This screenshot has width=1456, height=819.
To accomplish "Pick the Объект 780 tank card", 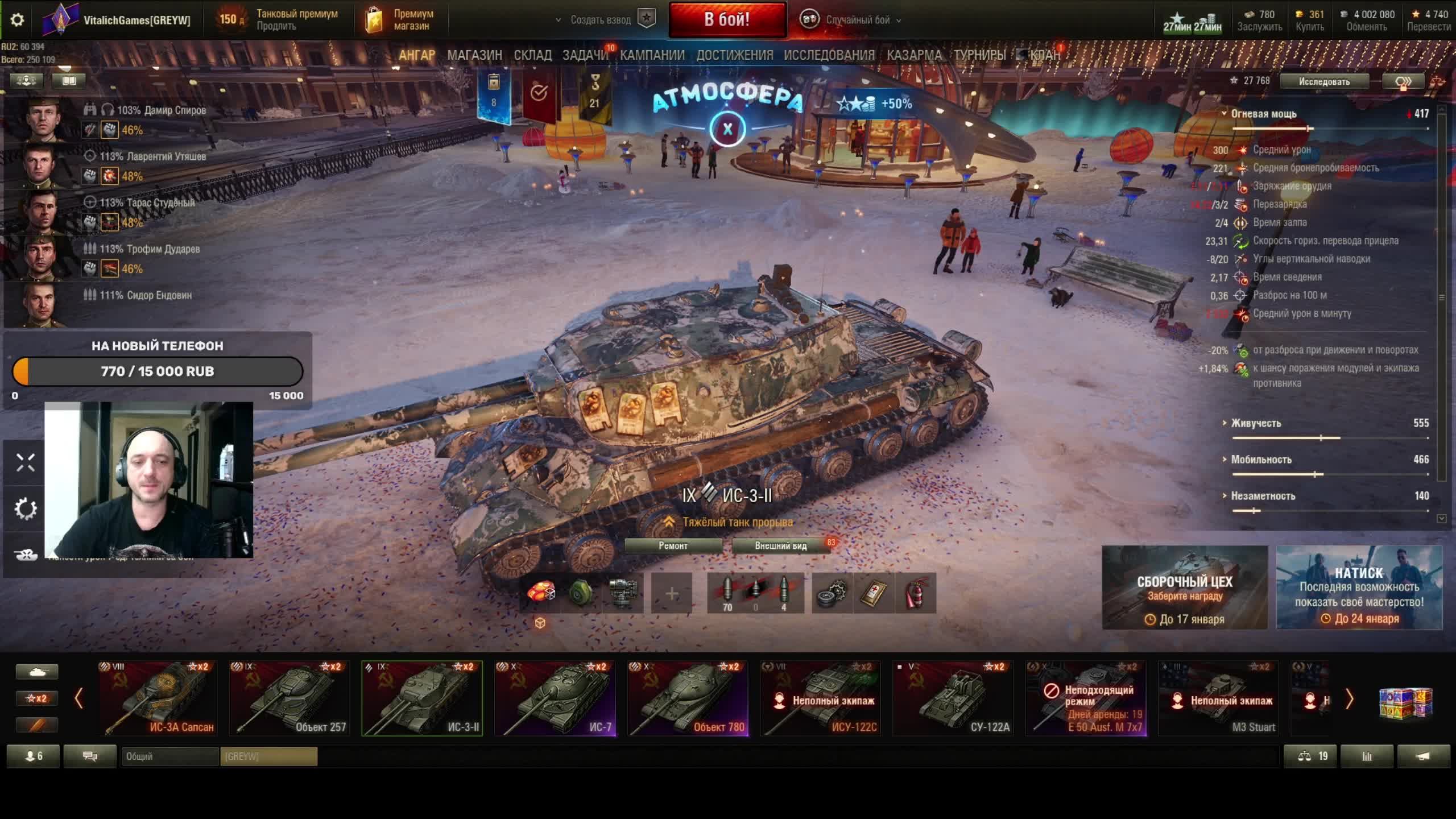I will pyautogui.click(x=688, y=698).
